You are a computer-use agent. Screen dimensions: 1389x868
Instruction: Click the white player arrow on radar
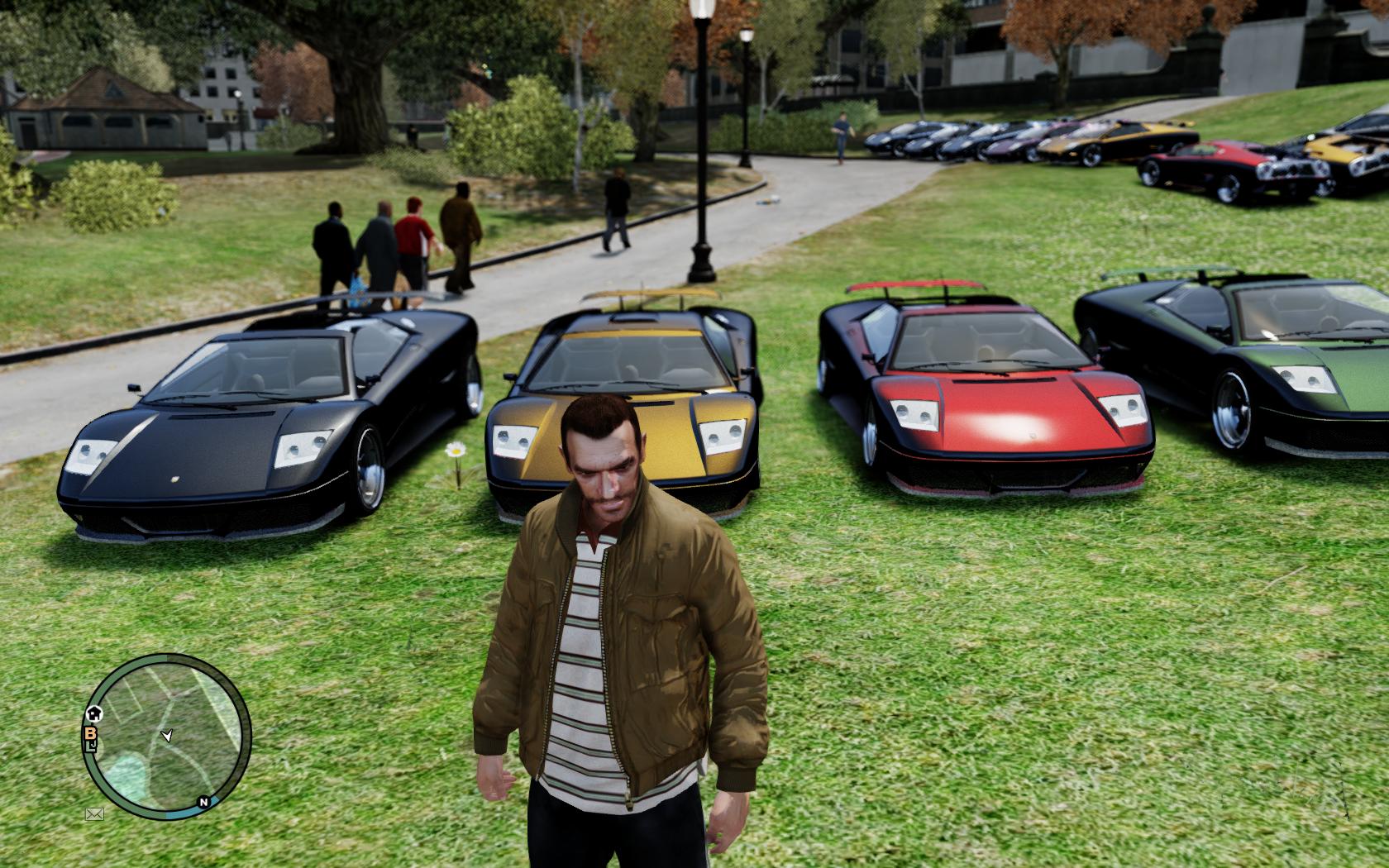168,734
